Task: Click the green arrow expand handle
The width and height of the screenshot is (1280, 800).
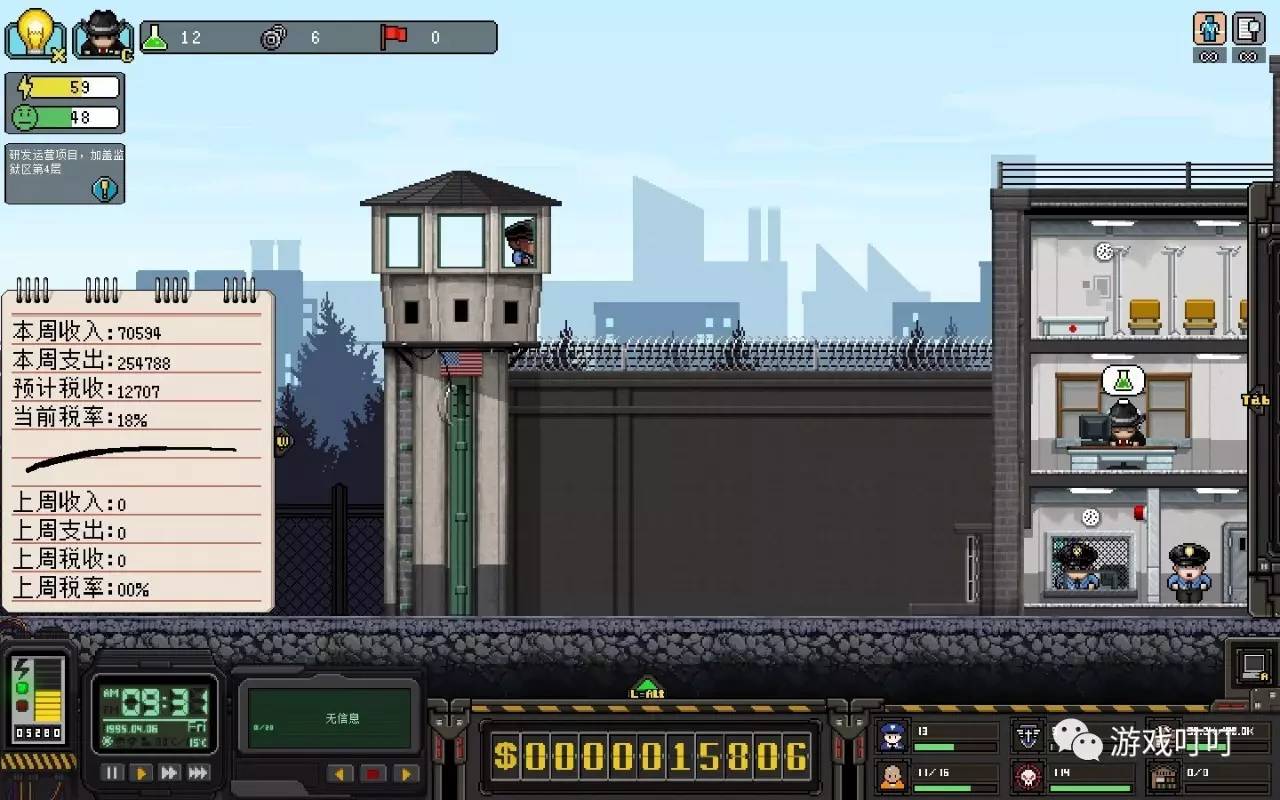Action: [646, 688]
